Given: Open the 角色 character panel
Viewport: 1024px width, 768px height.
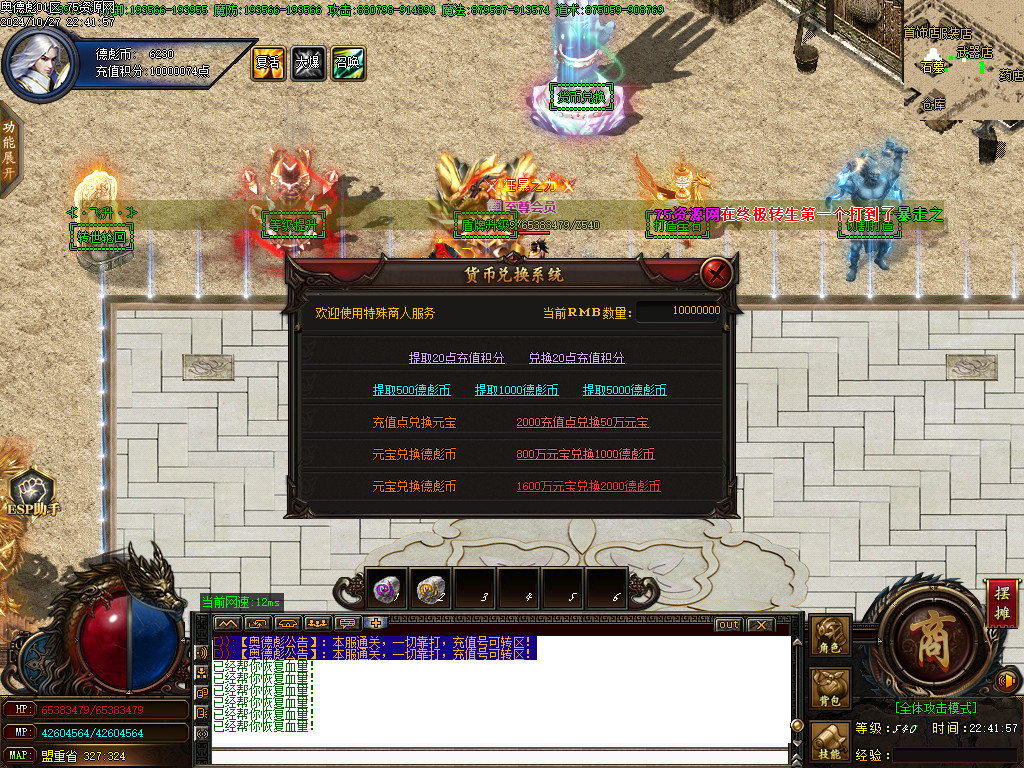Looking at the screenshot, I should [x=830, y=636].
